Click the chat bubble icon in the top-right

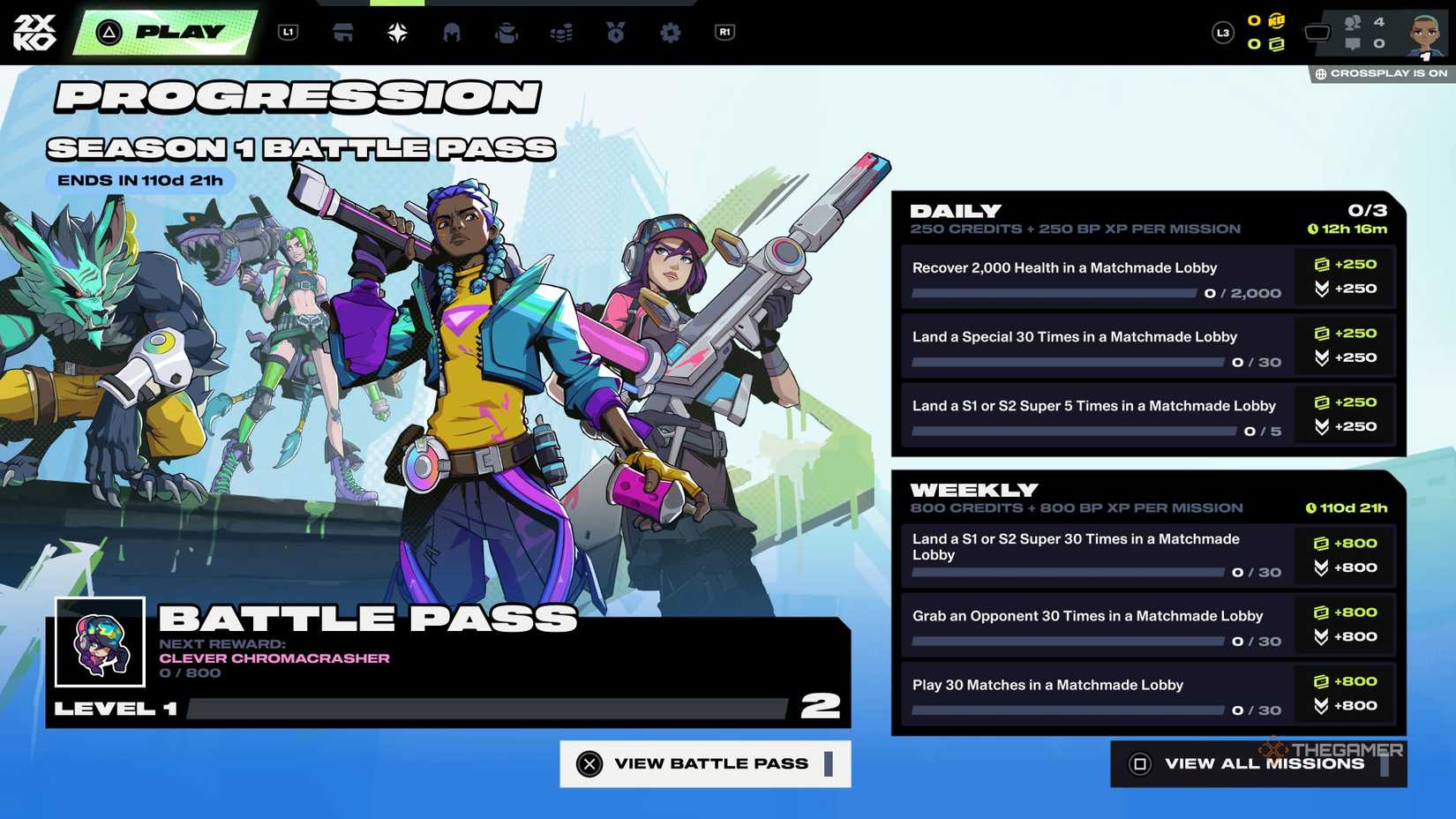tap(1352, 41)
